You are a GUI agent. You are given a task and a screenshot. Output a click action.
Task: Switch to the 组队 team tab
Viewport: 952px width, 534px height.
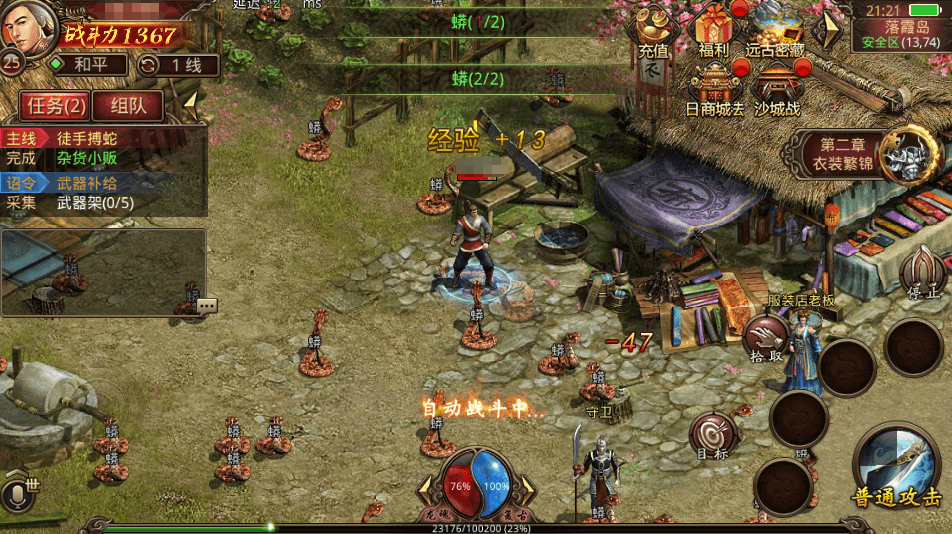128,105
